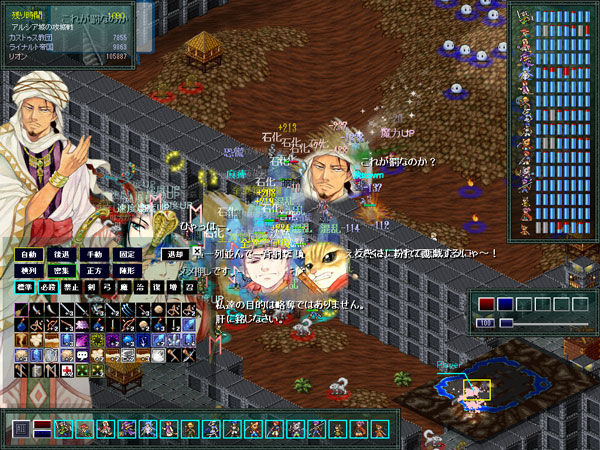Pick the 正方 (square) formation
The image size is (600, 450).
pos(93,271)
